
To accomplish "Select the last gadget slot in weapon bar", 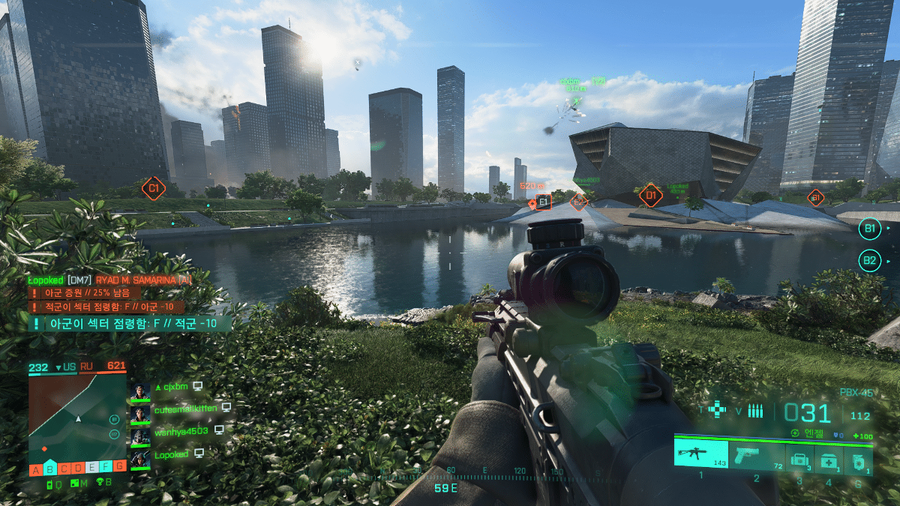I will pos(858,459).
